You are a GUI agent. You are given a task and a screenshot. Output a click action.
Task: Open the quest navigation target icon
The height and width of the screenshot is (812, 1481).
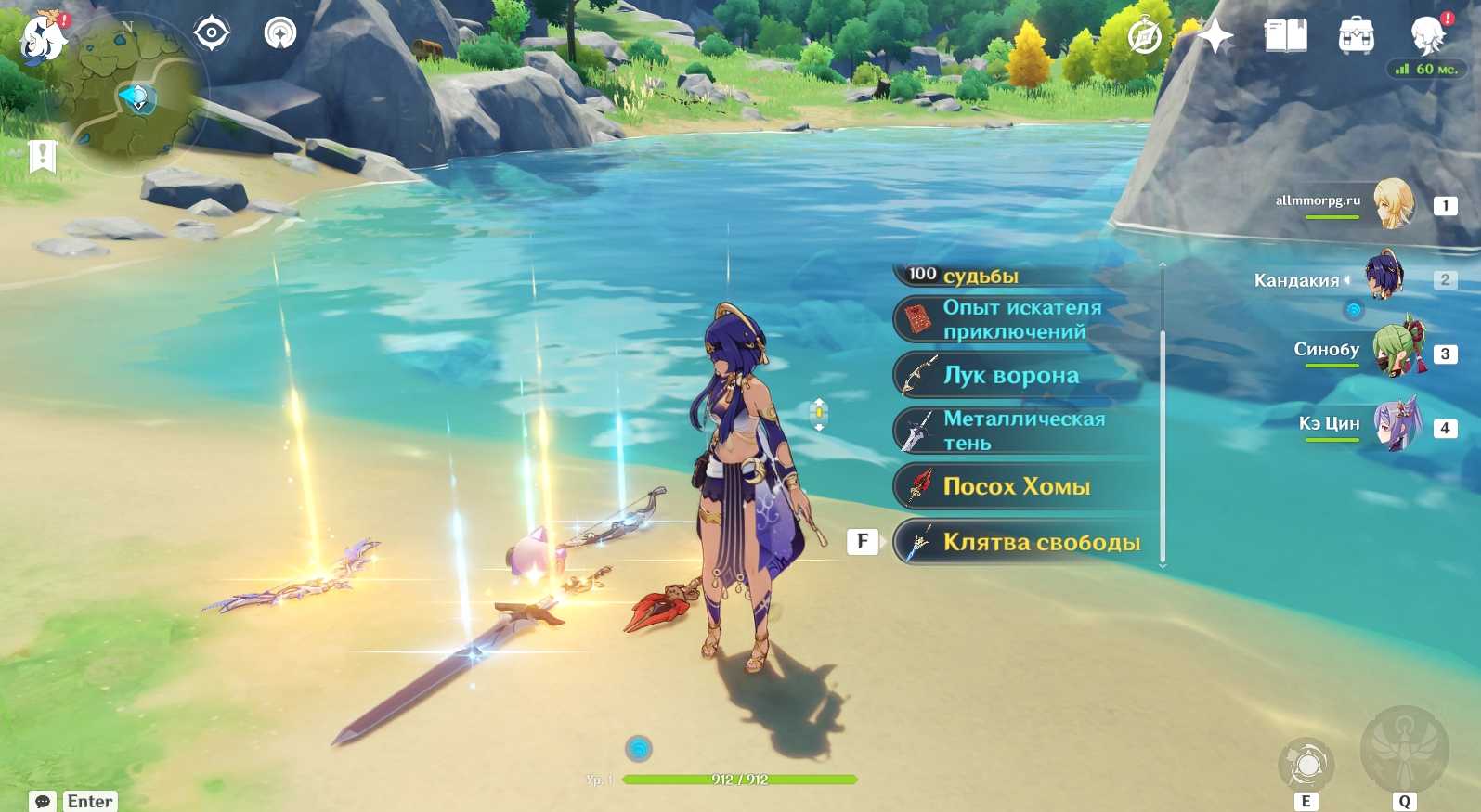212,33
